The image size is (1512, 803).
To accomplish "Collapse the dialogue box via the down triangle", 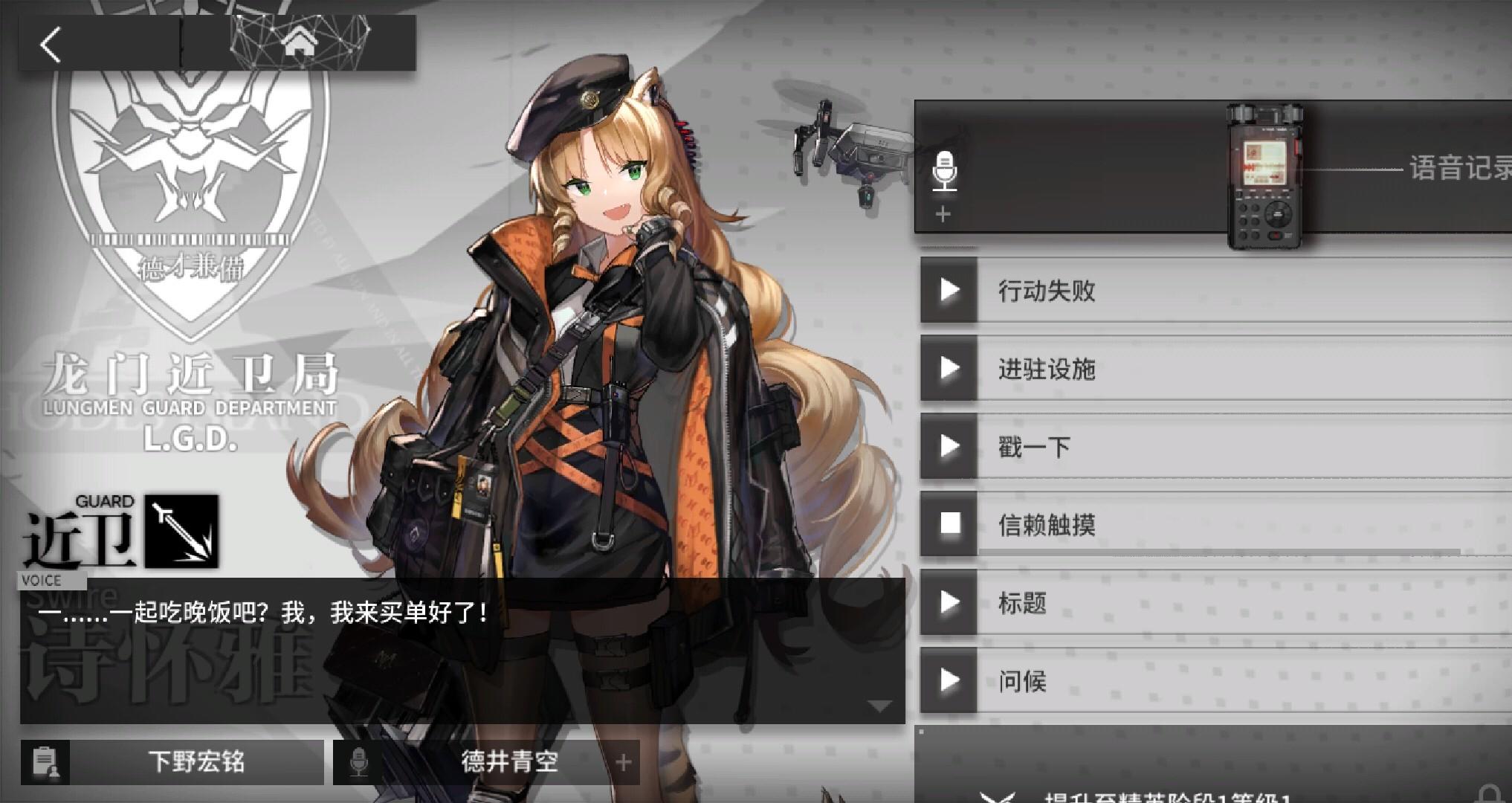I will coord(879,704).
